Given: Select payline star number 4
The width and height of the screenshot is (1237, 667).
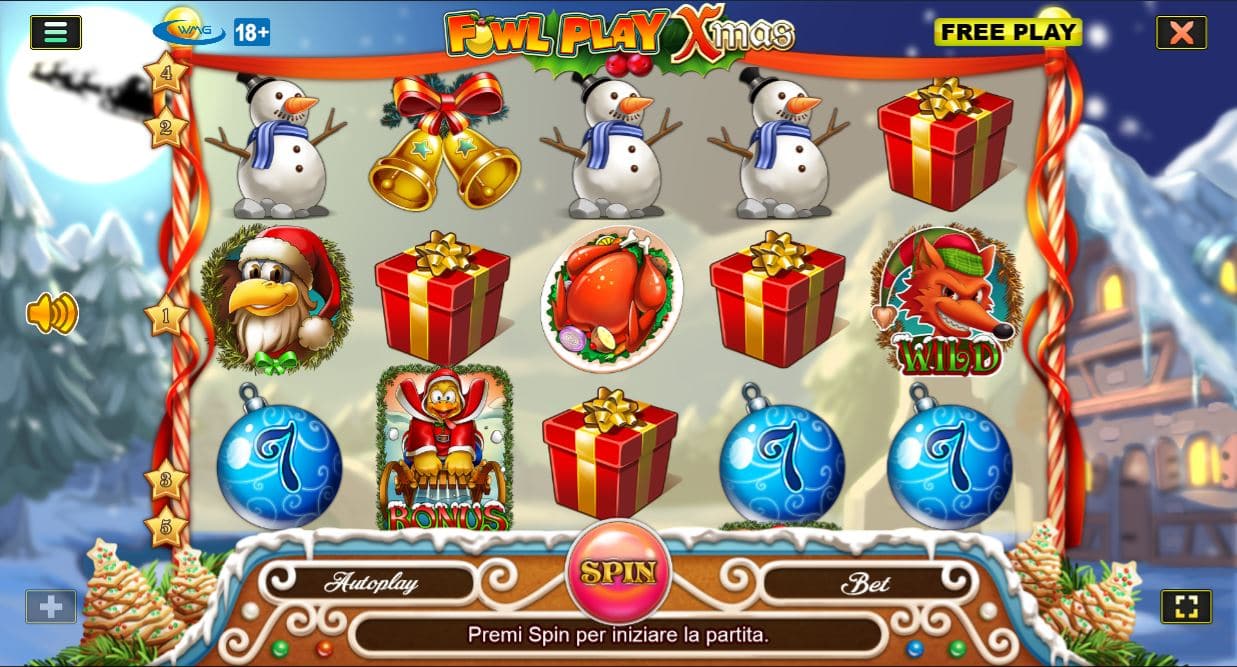Looking at the screenshot, I should (x=165, y=72).
